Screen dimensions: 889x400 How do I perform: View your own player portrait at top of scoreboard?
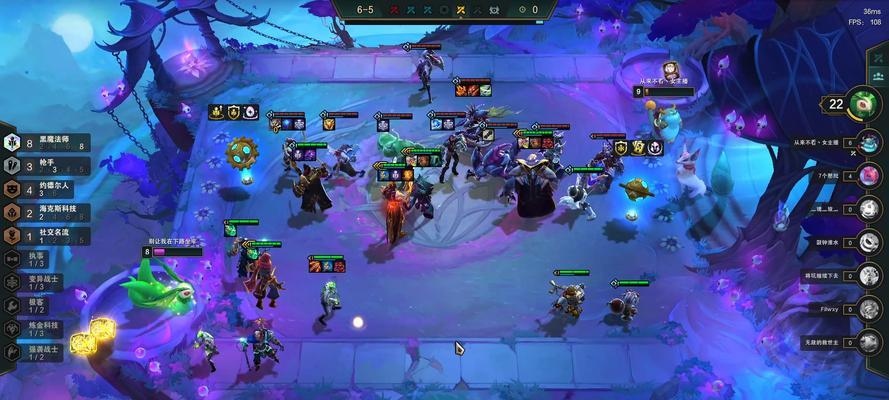pos(861,102)
